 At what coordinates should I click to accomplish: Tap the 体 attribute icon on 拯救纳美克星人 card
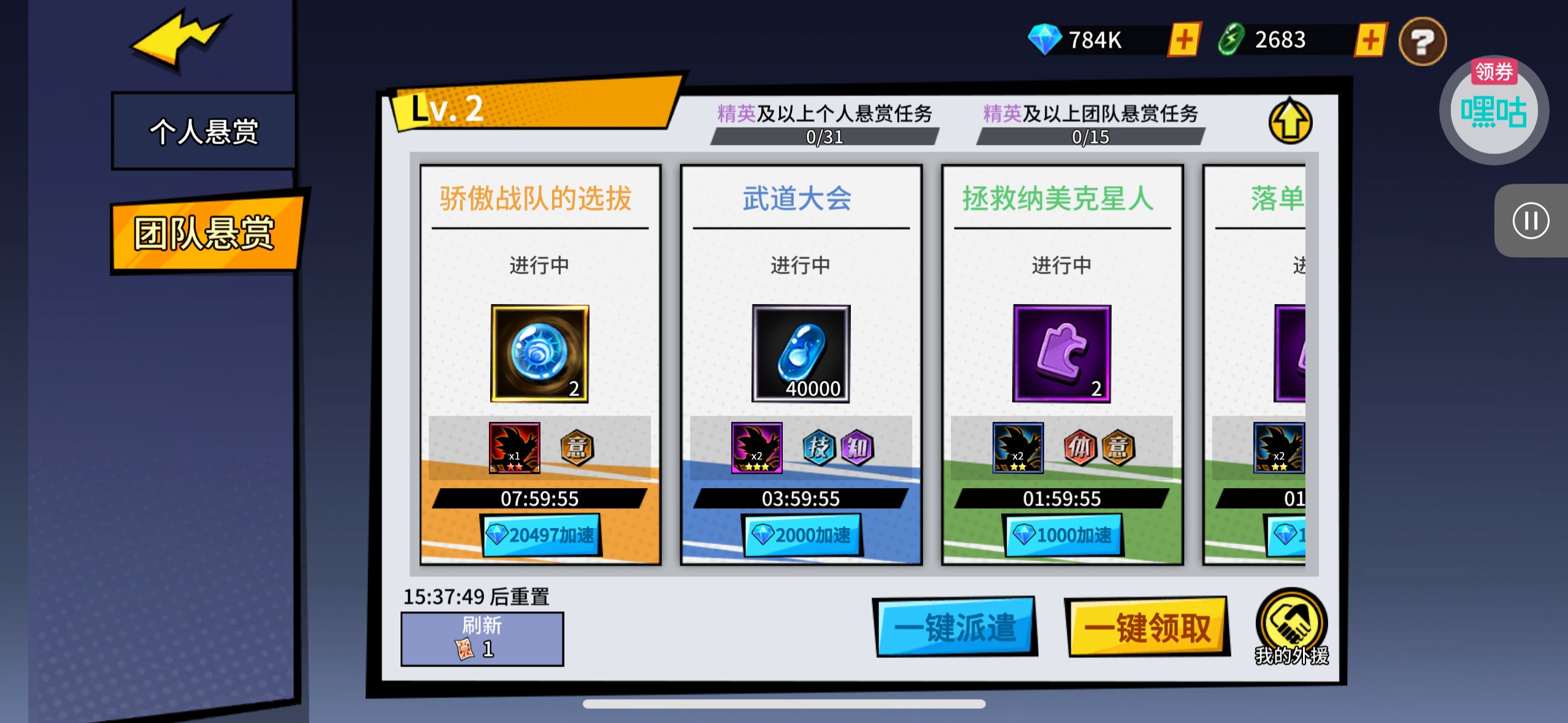tap(1082, 448)
